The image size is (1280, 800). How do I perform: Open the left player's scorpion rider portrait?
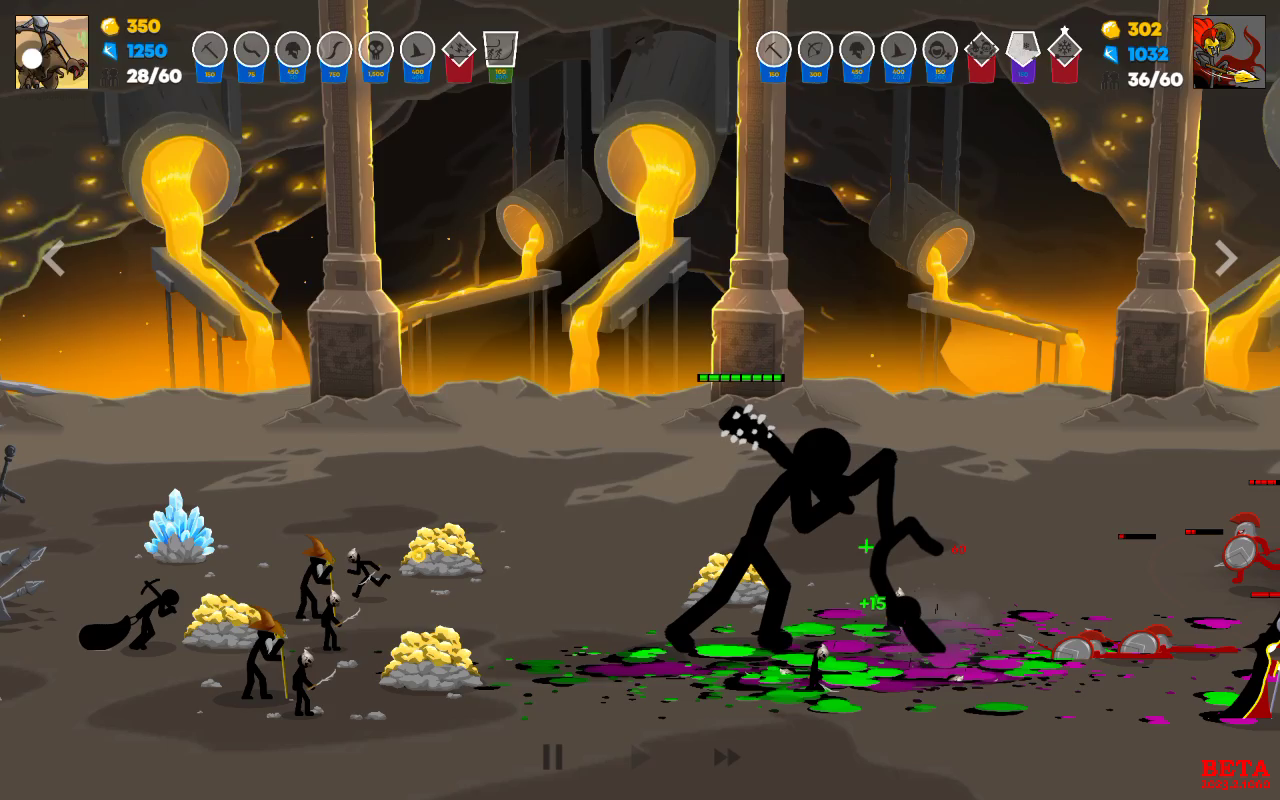pos(52,52)
